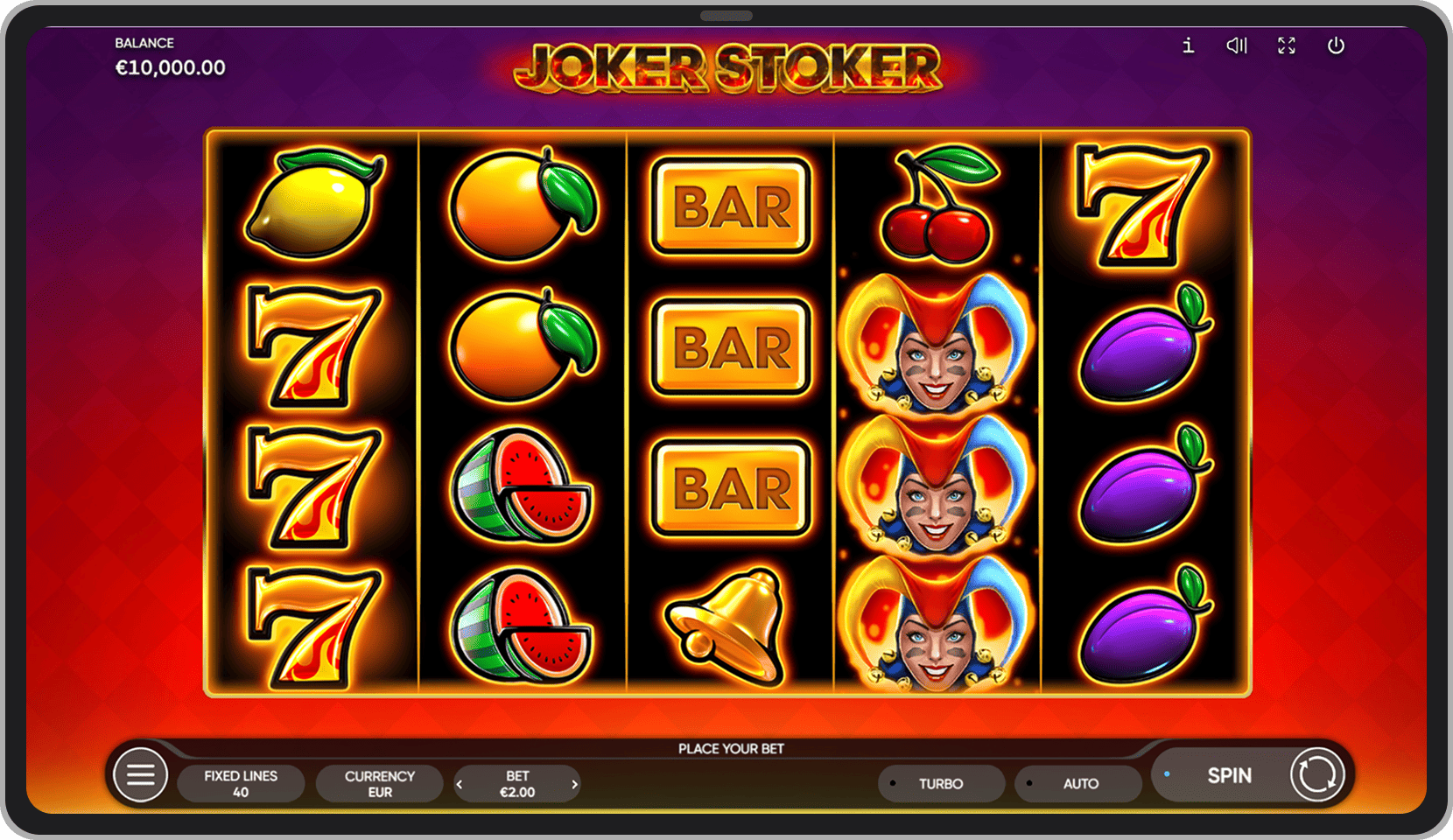This screenshot has width=1453, height=840.
Task: Switch to fullscreen mode
Action: point(1286,45)
